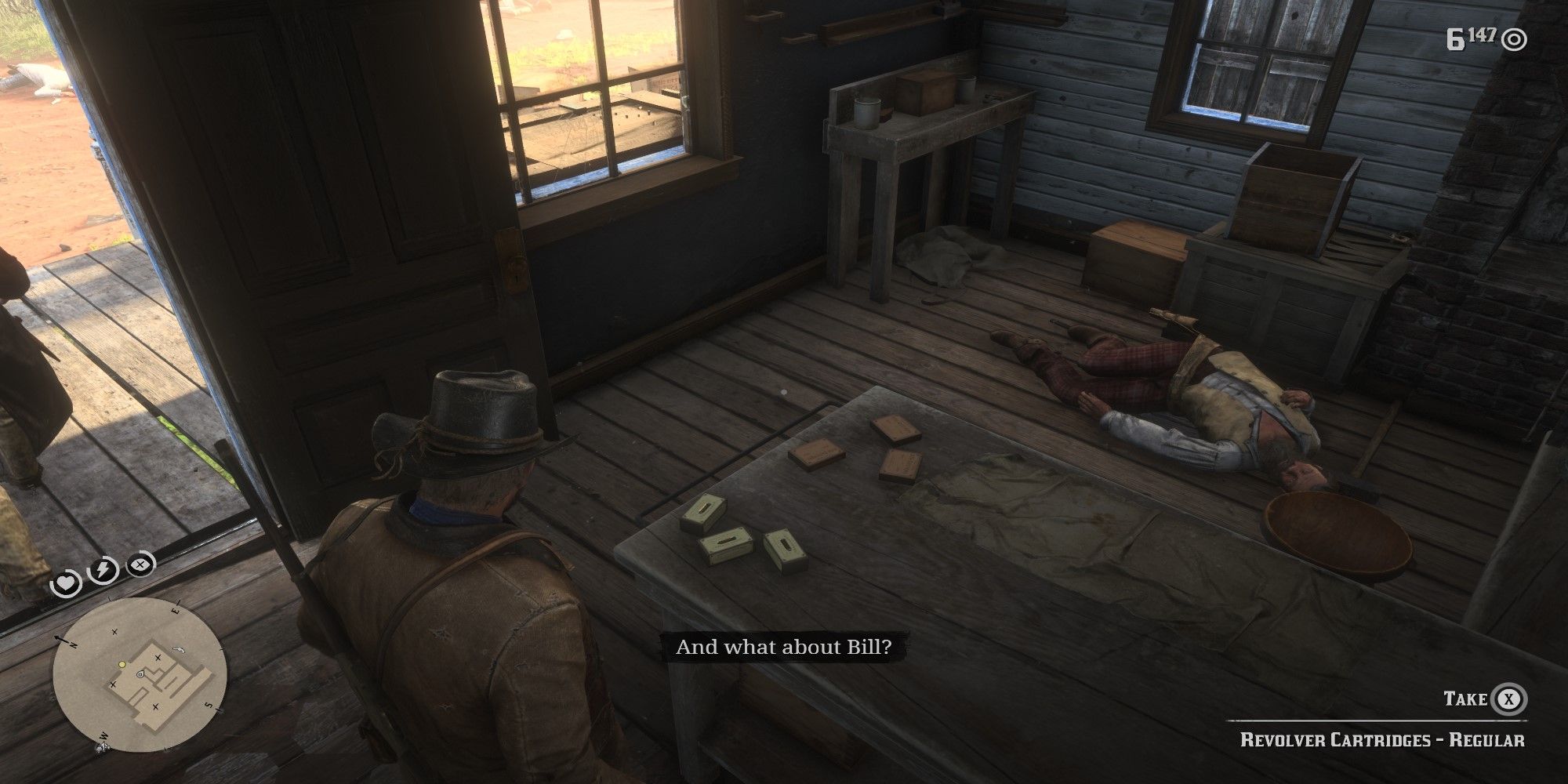The width and height of the screenshot is (1568, 784).
Task: Select the health core heart icon
Action: coord(64,580)
